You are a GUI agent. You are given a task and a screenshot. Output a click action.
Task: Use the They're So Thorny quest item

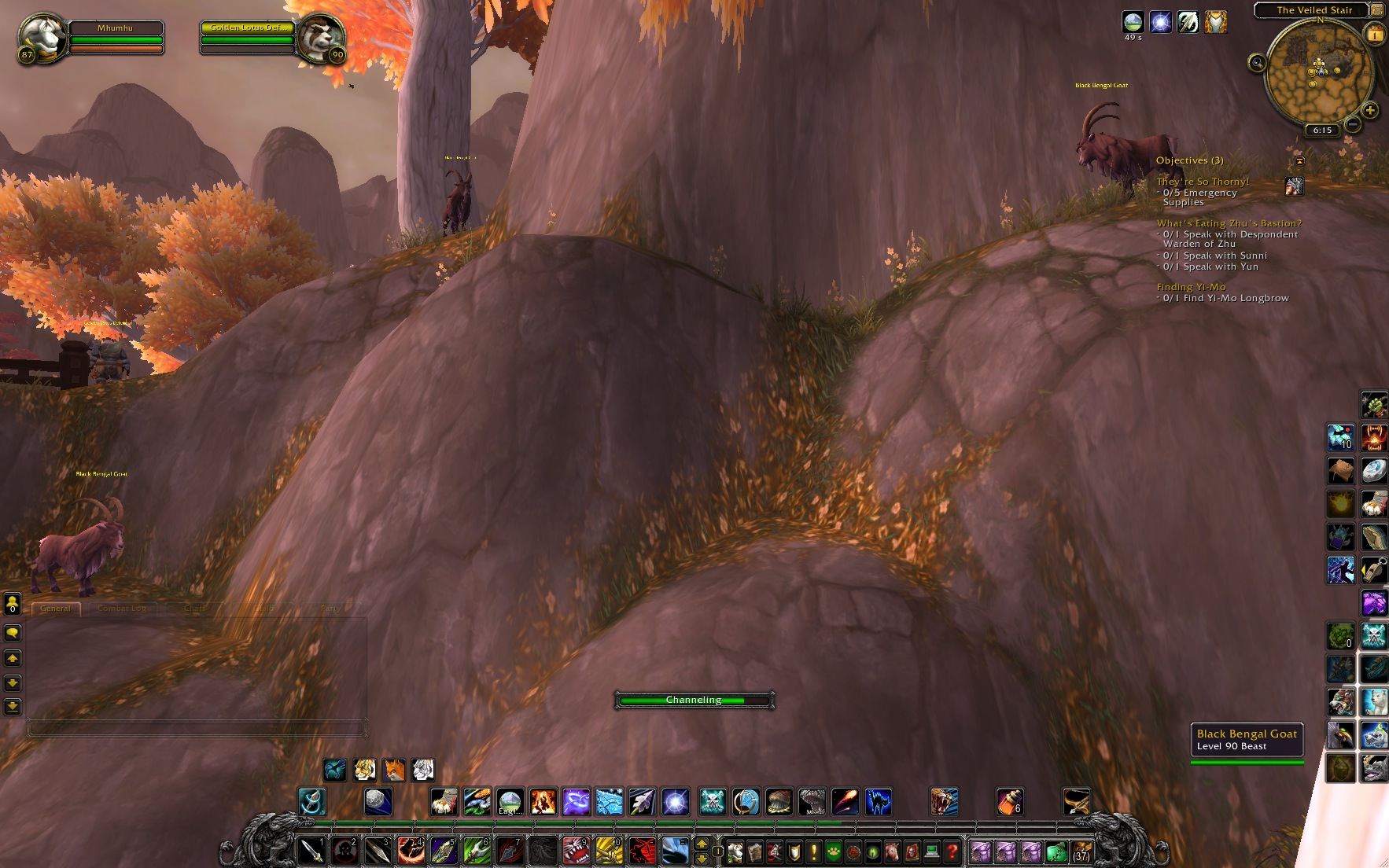[x=1294, y=186]
